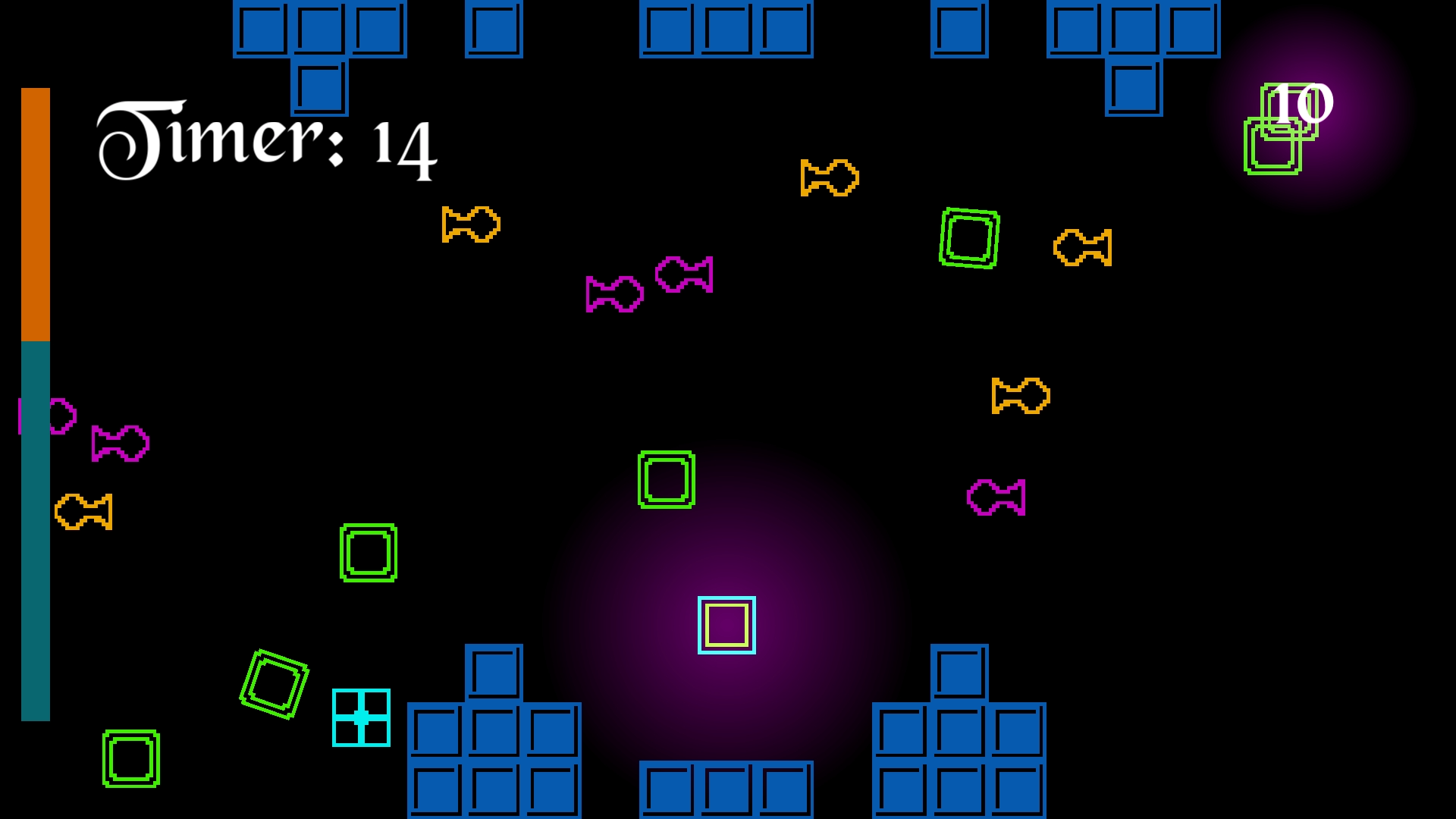Select the orange fish on the right edge
1456x819 pixels.
point(1083,246)
